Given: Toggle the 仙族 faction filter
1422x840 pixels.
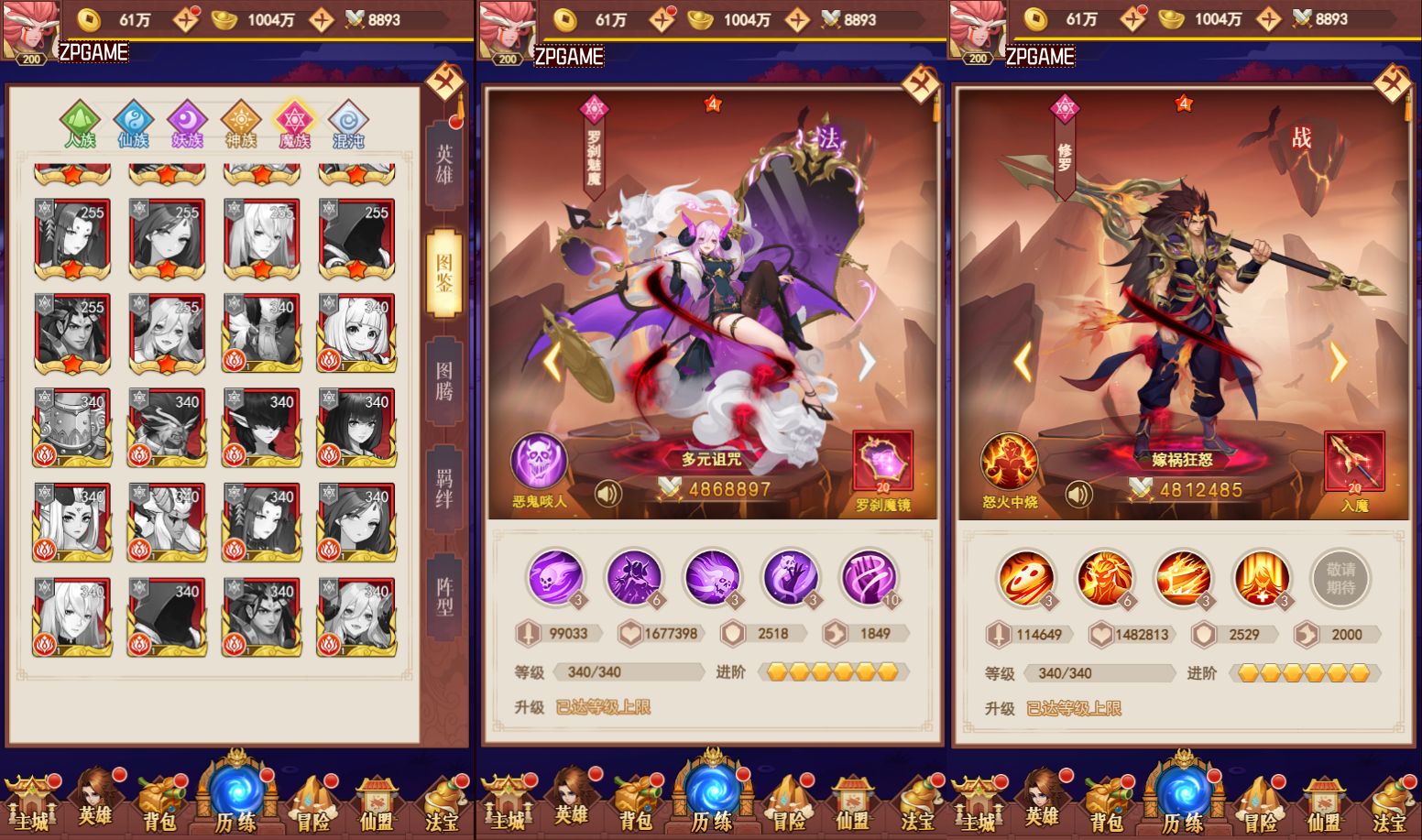Looking at the screenshot, I should pos(134,123).
